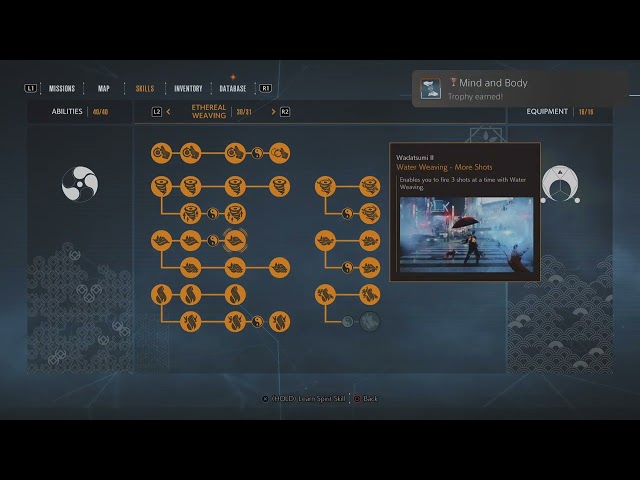Image resolution: width=640 pixels, height=480 pixels.
Task: Select the Ethereal Weaving category header
Action: click(x=209, y=112)
